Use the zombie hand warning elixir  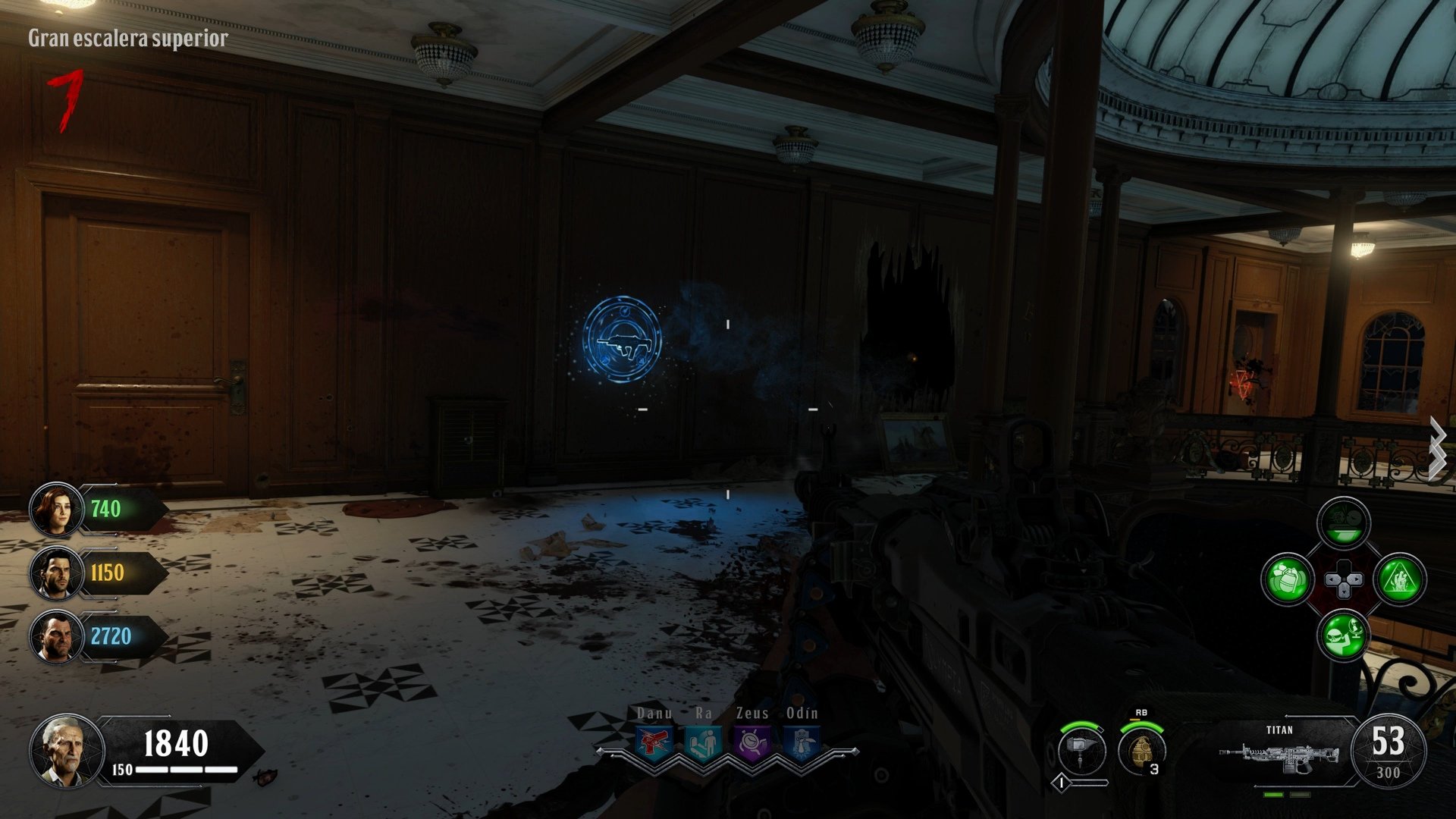click(1400, 580)
